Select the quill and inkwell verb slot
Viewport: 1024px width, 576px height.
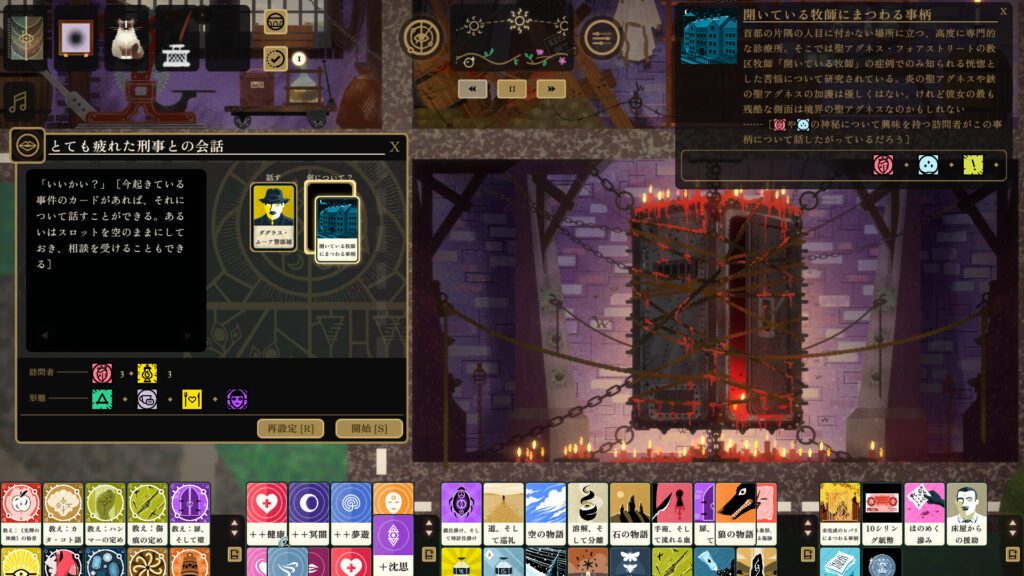[x=177, y=38]
